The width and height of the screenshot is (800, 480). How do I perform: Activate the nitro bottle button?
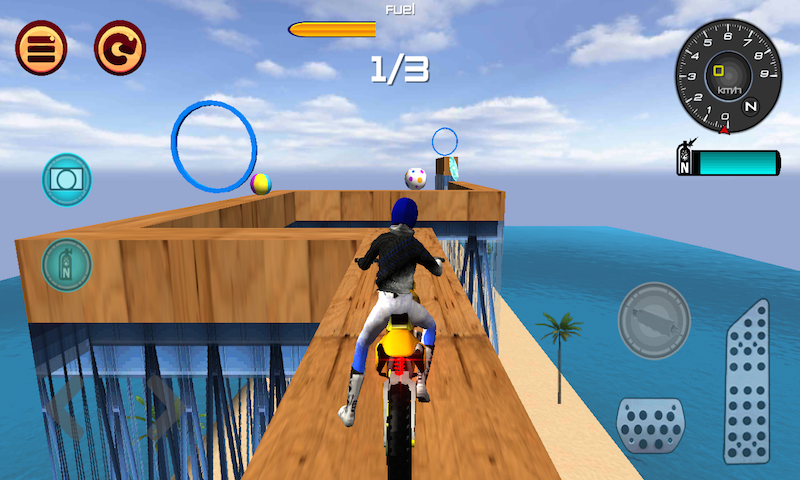tap(67, 265)
